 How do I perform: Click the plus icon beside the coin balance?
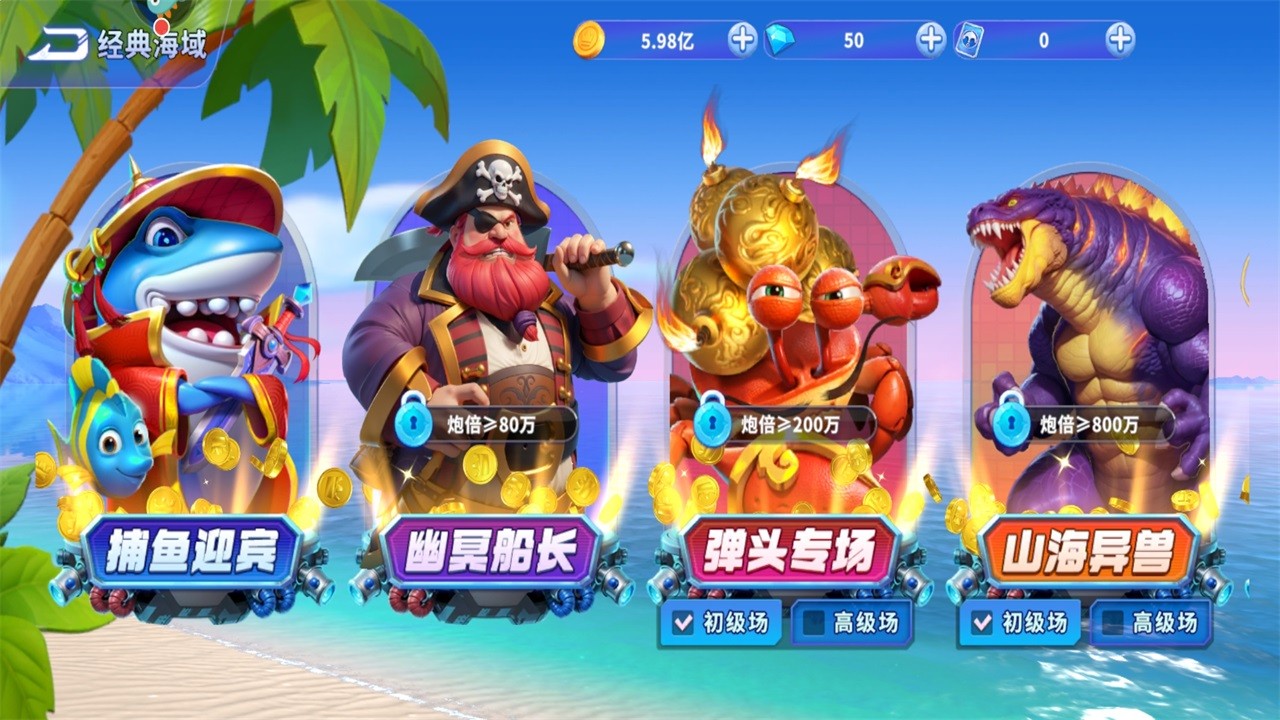click(741, 40)
